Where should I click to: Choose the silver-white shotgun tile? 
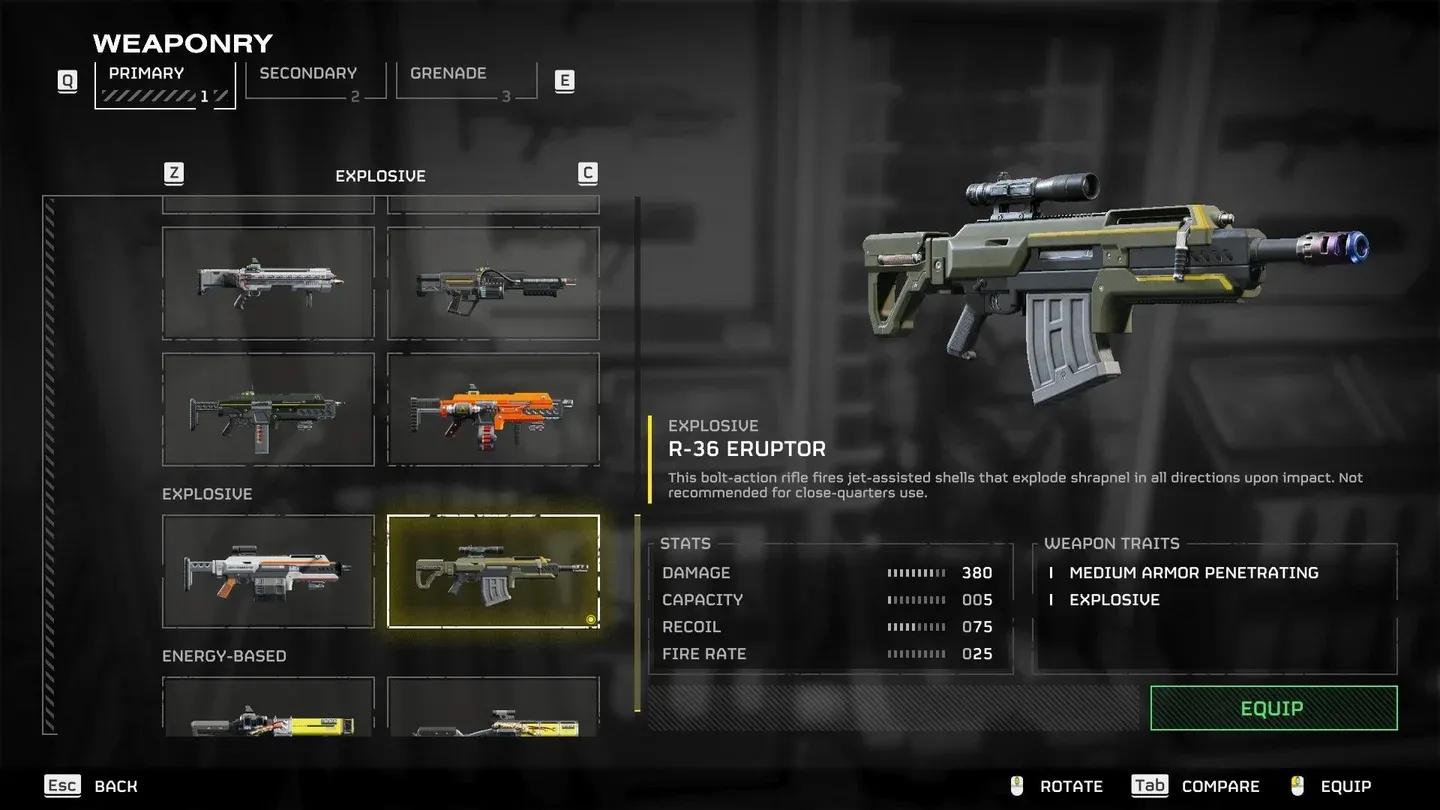(x=268, y=283)
